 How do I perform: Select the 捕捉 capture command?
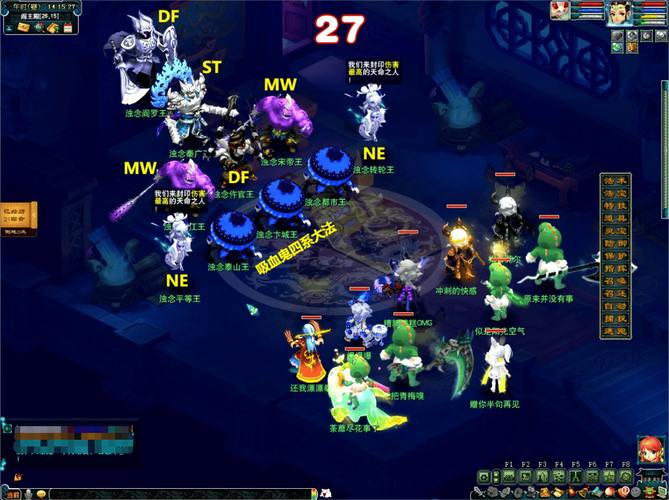click(616, 318)
